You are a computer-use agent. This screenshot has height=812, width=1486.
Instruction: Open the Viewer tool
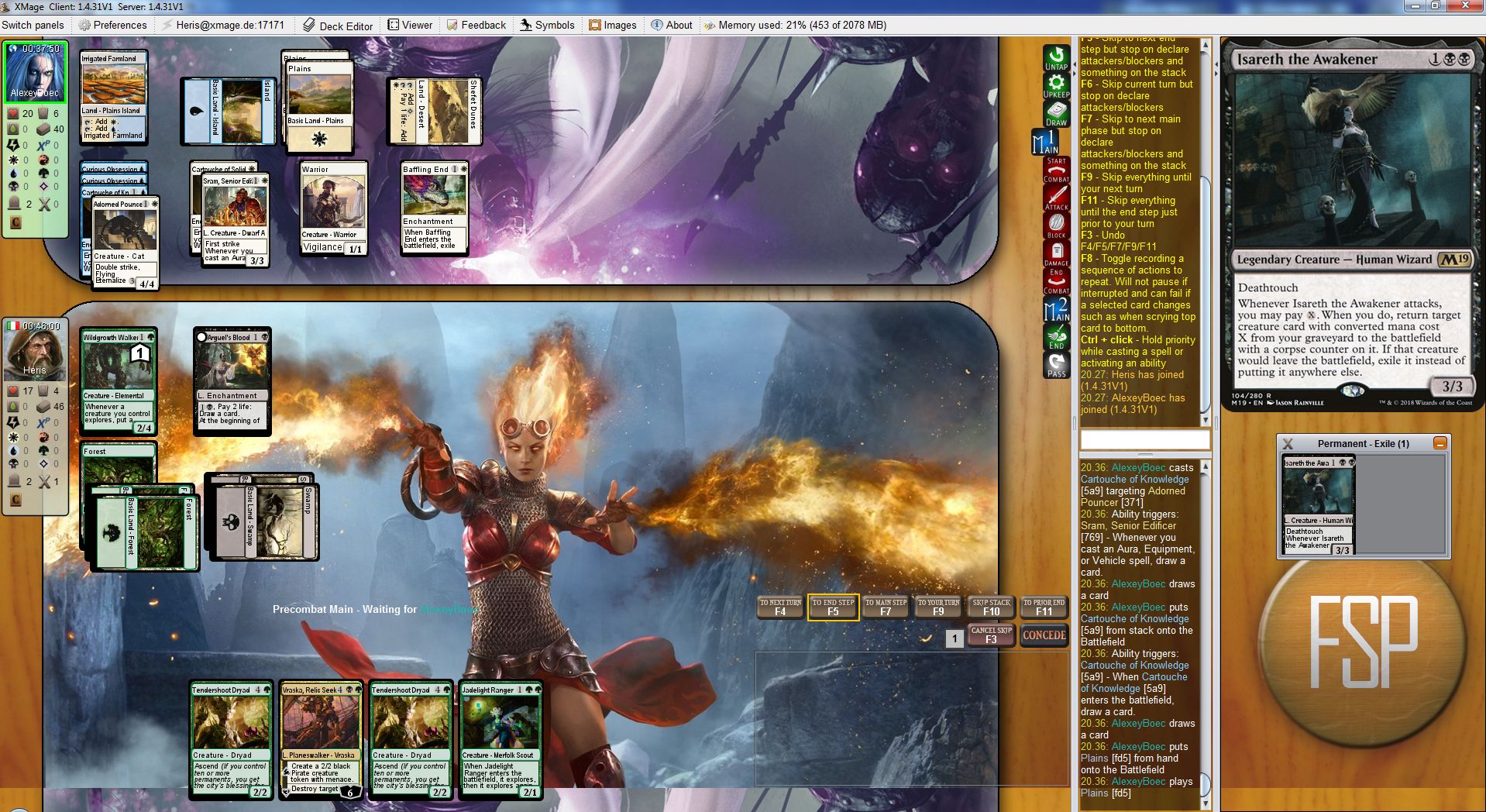coord(410,25)
